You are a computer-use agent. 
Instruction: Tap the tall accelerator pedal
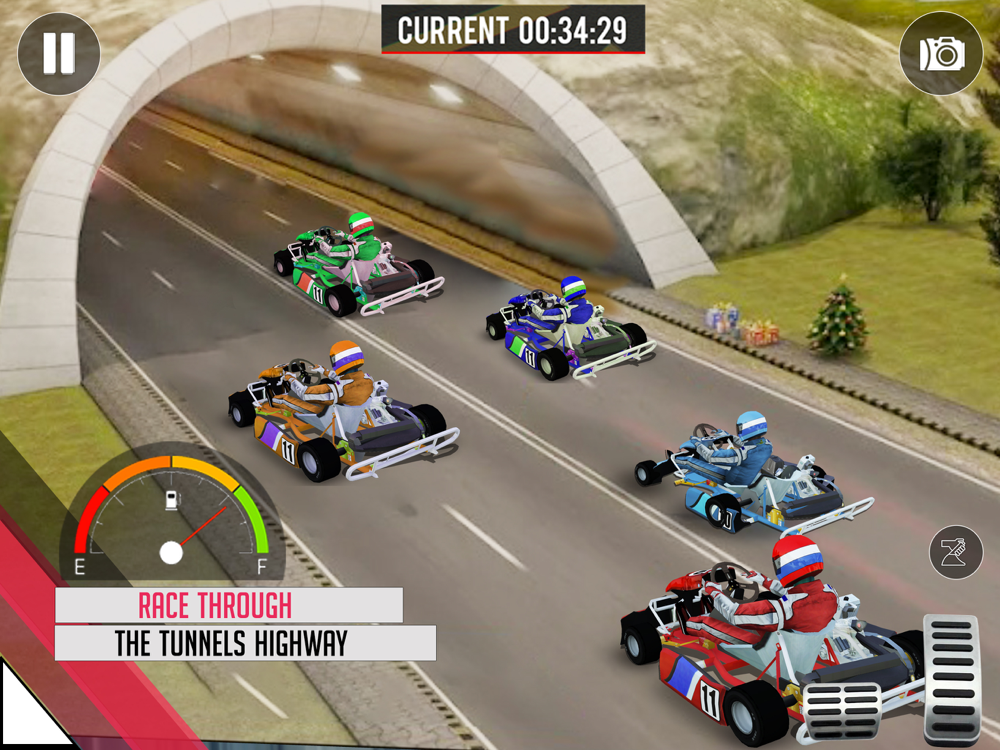pyautogui.click(x=951, y=680)
